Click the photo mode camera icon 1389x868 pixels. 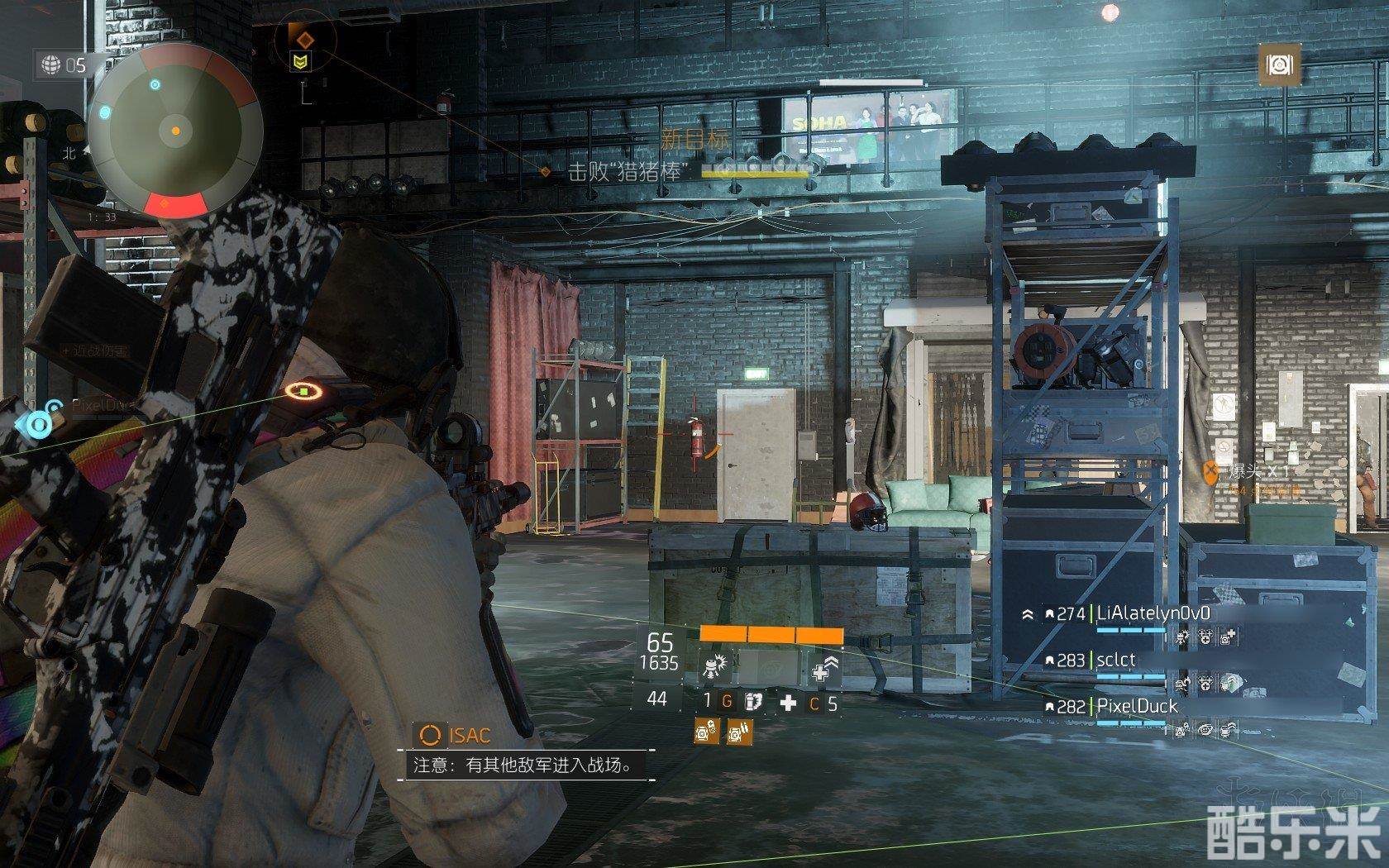1279,64
